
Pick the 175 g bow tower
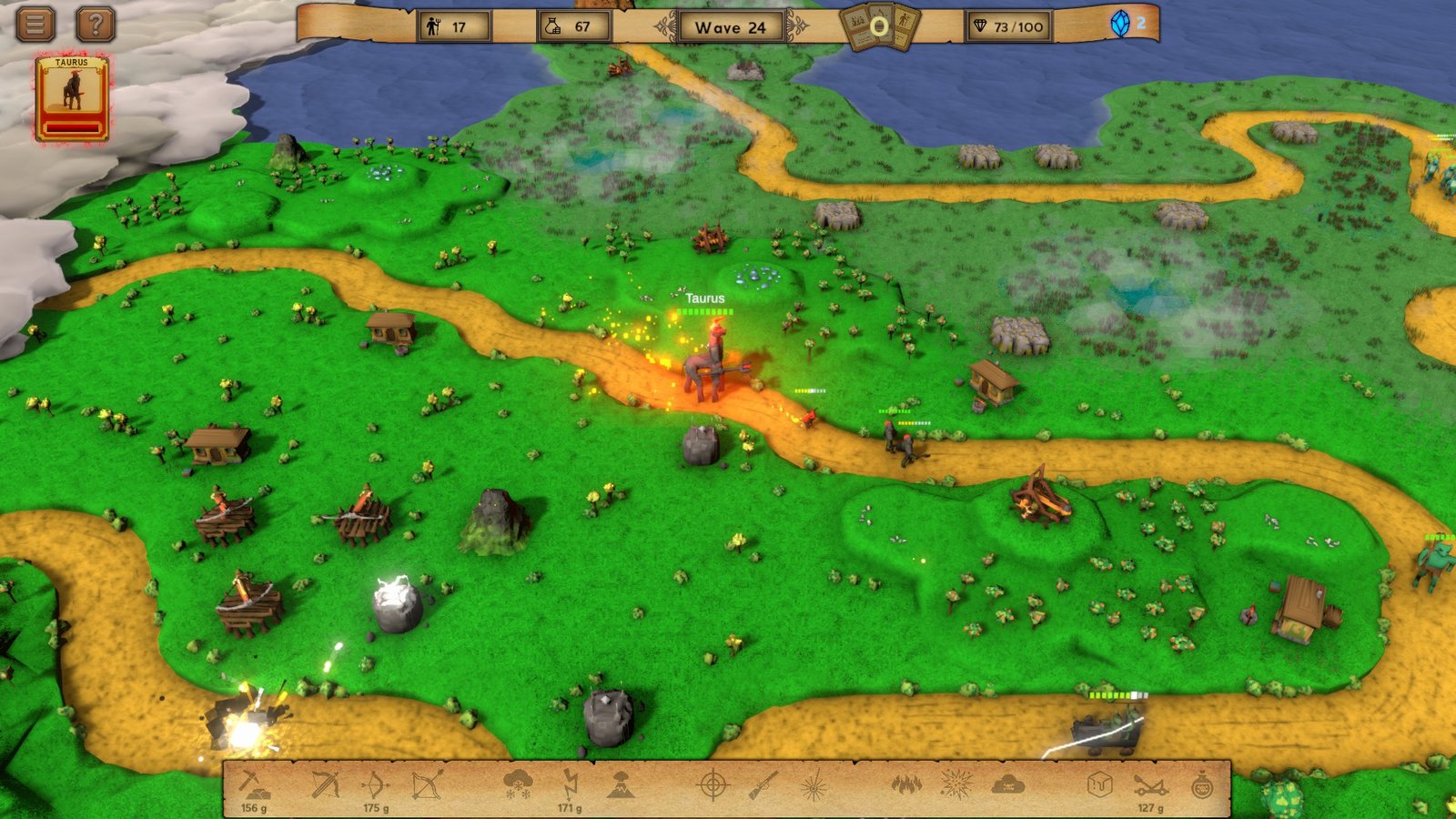(x=375, y=784)
